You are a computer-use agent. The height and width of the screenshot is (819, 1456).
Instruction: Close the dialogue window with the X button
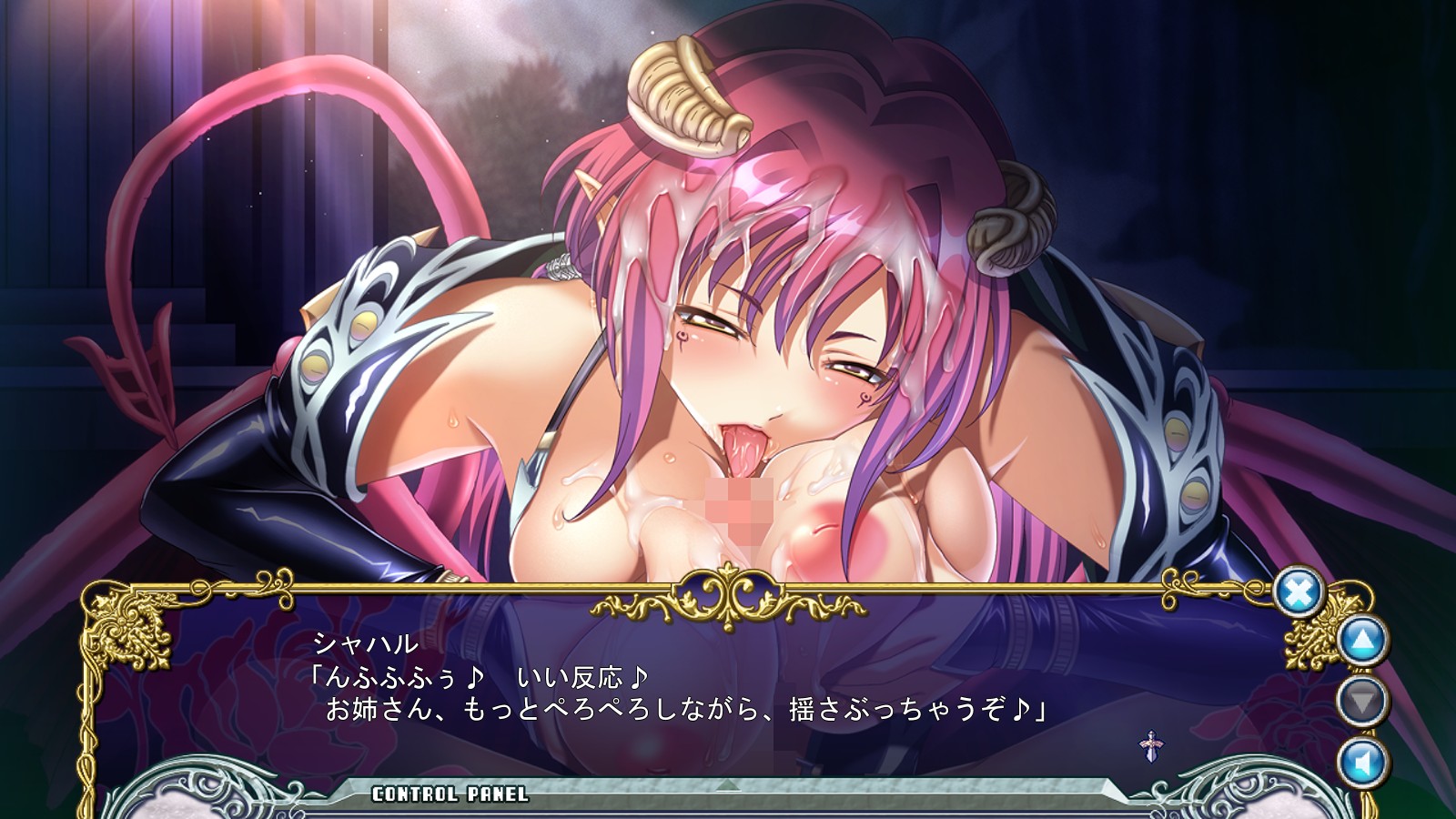[1298, 593]
